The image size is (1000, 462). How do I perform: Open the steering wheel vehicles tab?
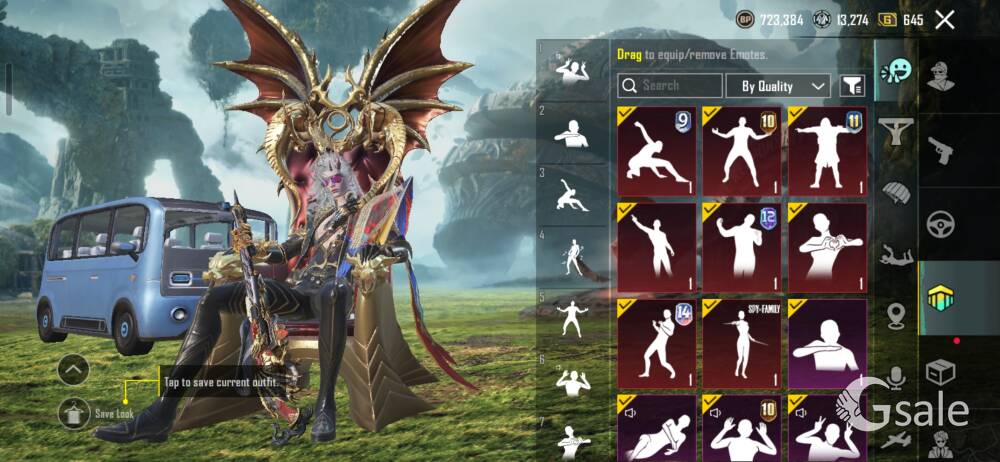pyautogui.click(x=941, y=223)
